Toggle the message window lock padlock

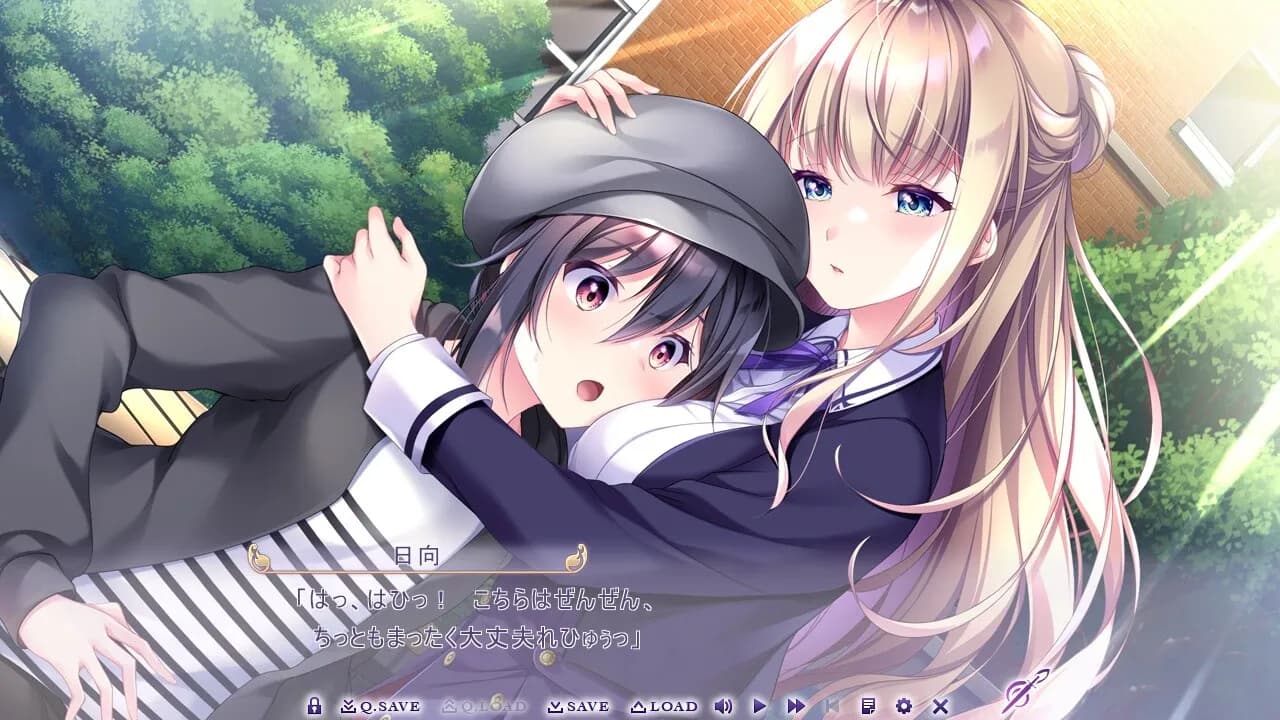(x=314, y=705)
